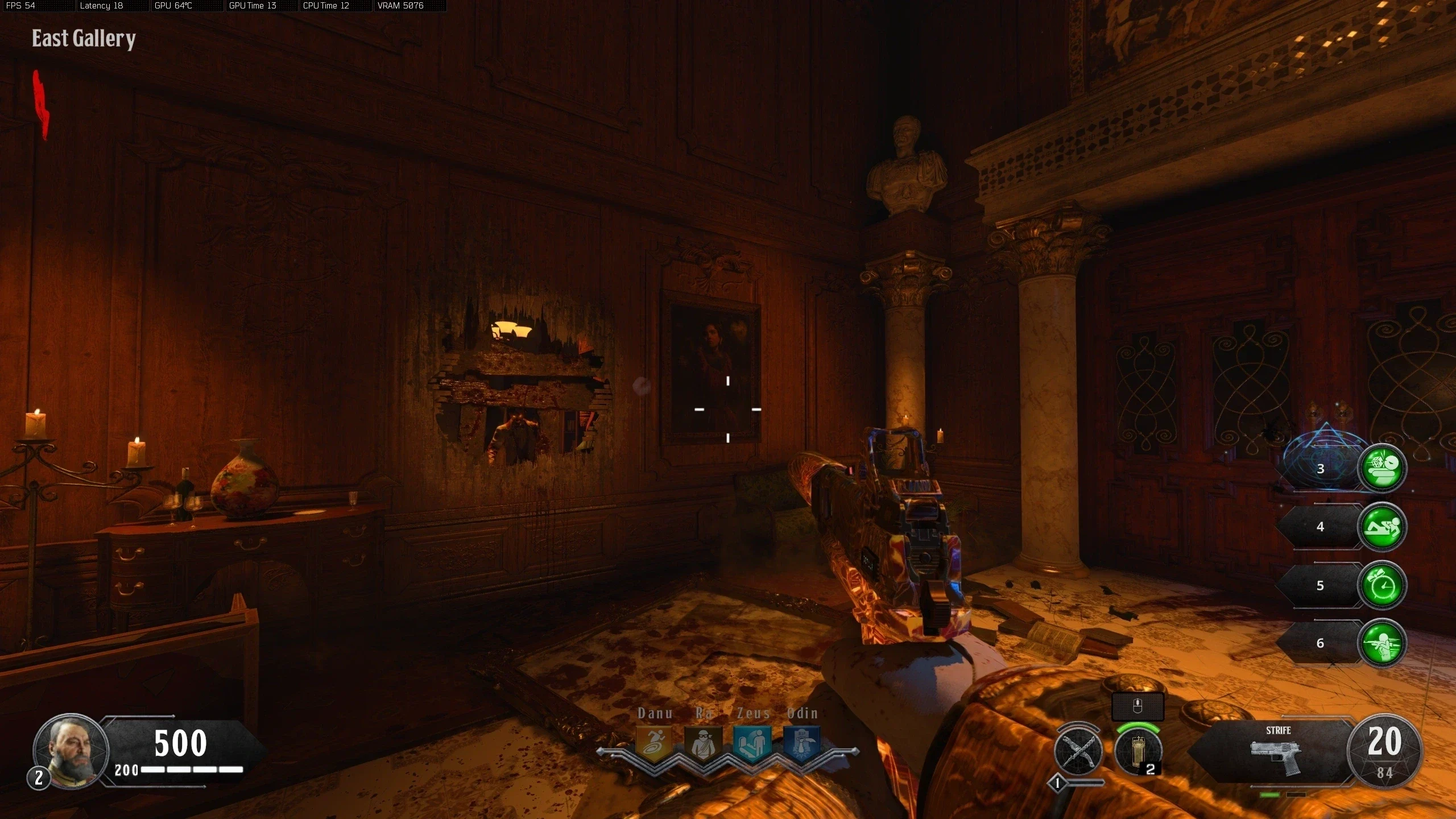Select the Strife pistol weapon panel
The image size is (1456, 819).
1277,752
